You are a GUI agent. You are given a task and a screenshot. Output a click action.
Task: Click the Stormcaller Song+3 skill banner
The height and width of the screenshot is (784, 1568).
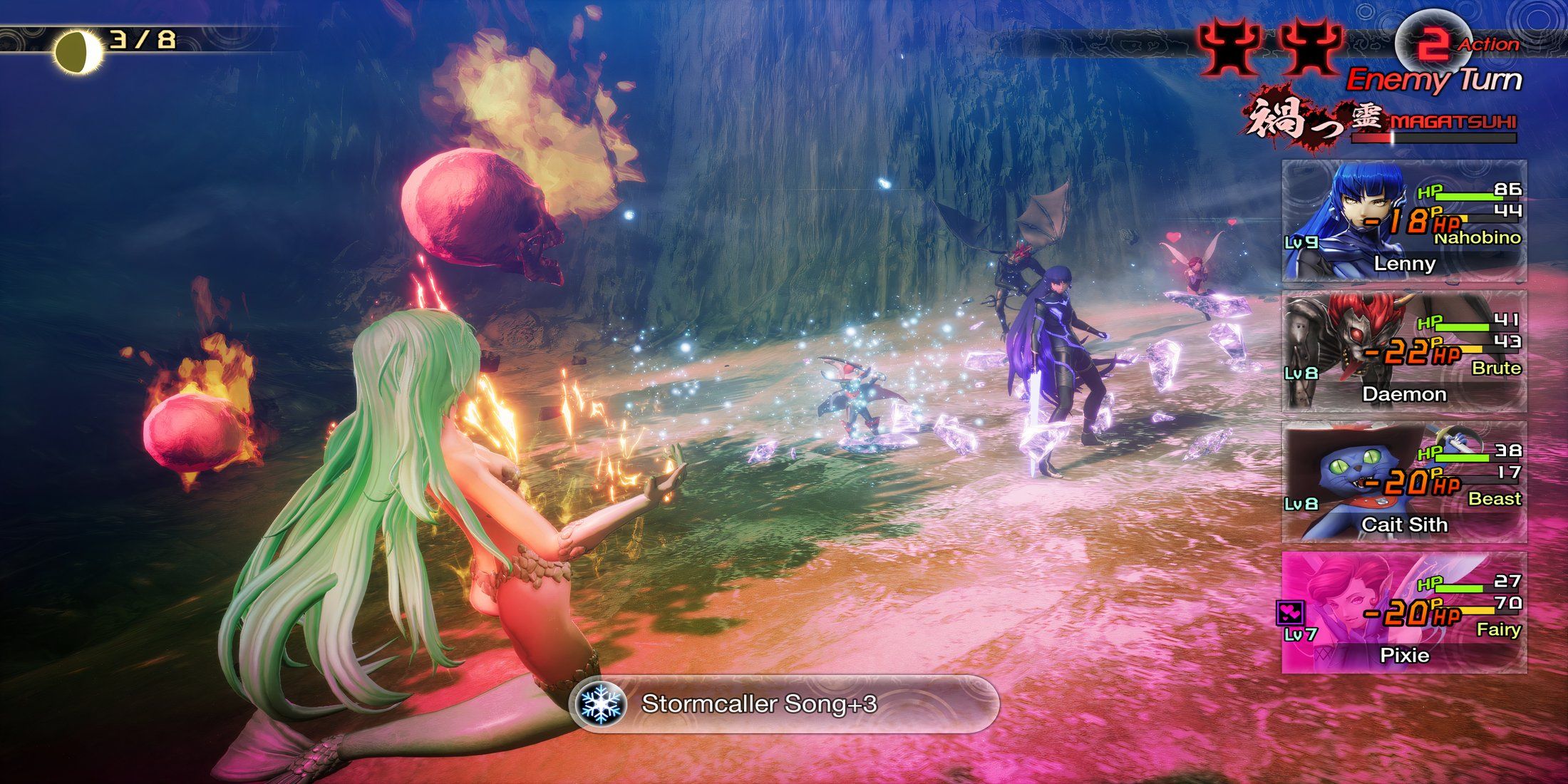(x=786, y=704)
